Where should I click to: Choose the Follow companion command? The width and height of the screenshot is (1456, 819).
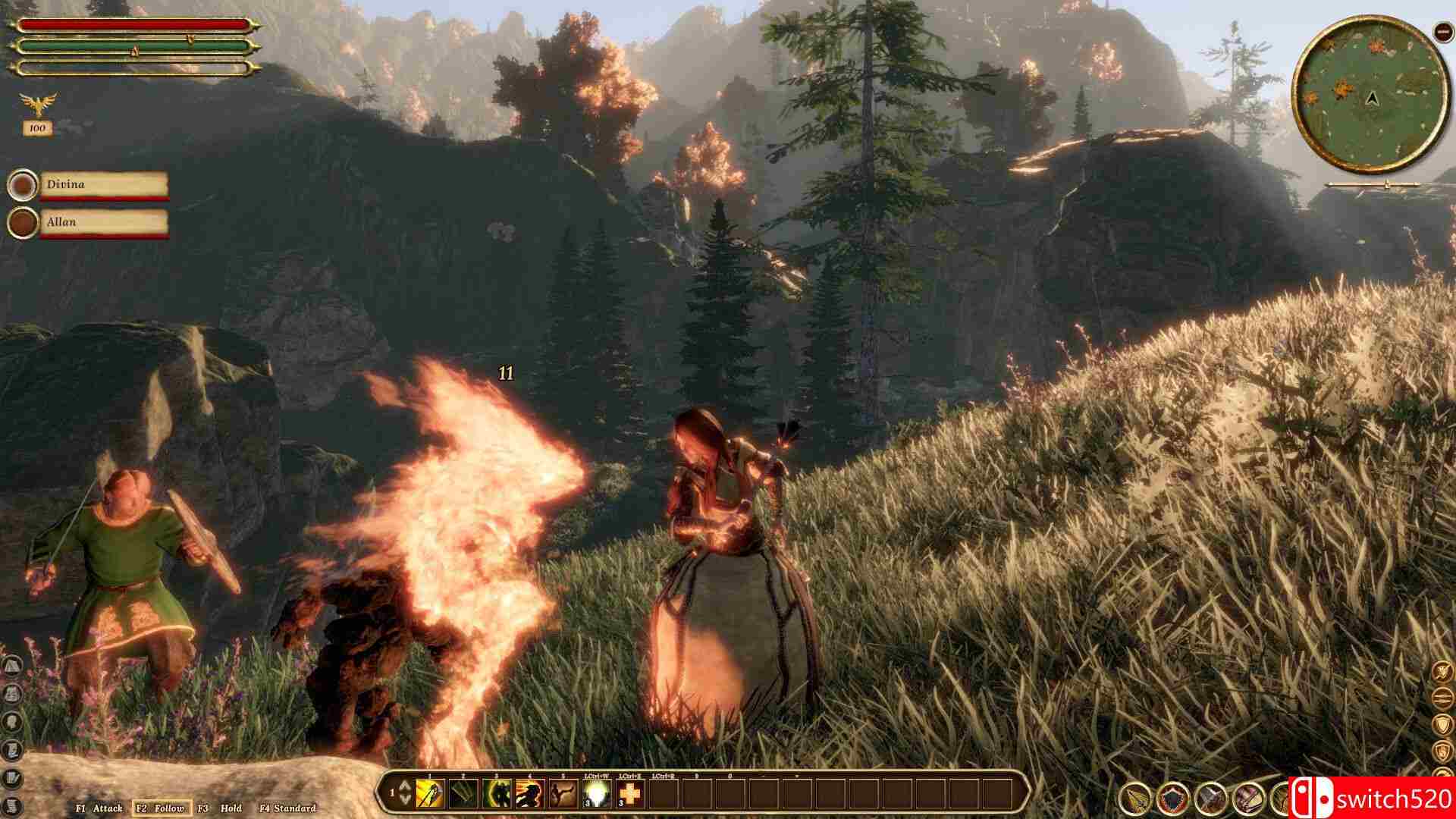click(161, 808)
